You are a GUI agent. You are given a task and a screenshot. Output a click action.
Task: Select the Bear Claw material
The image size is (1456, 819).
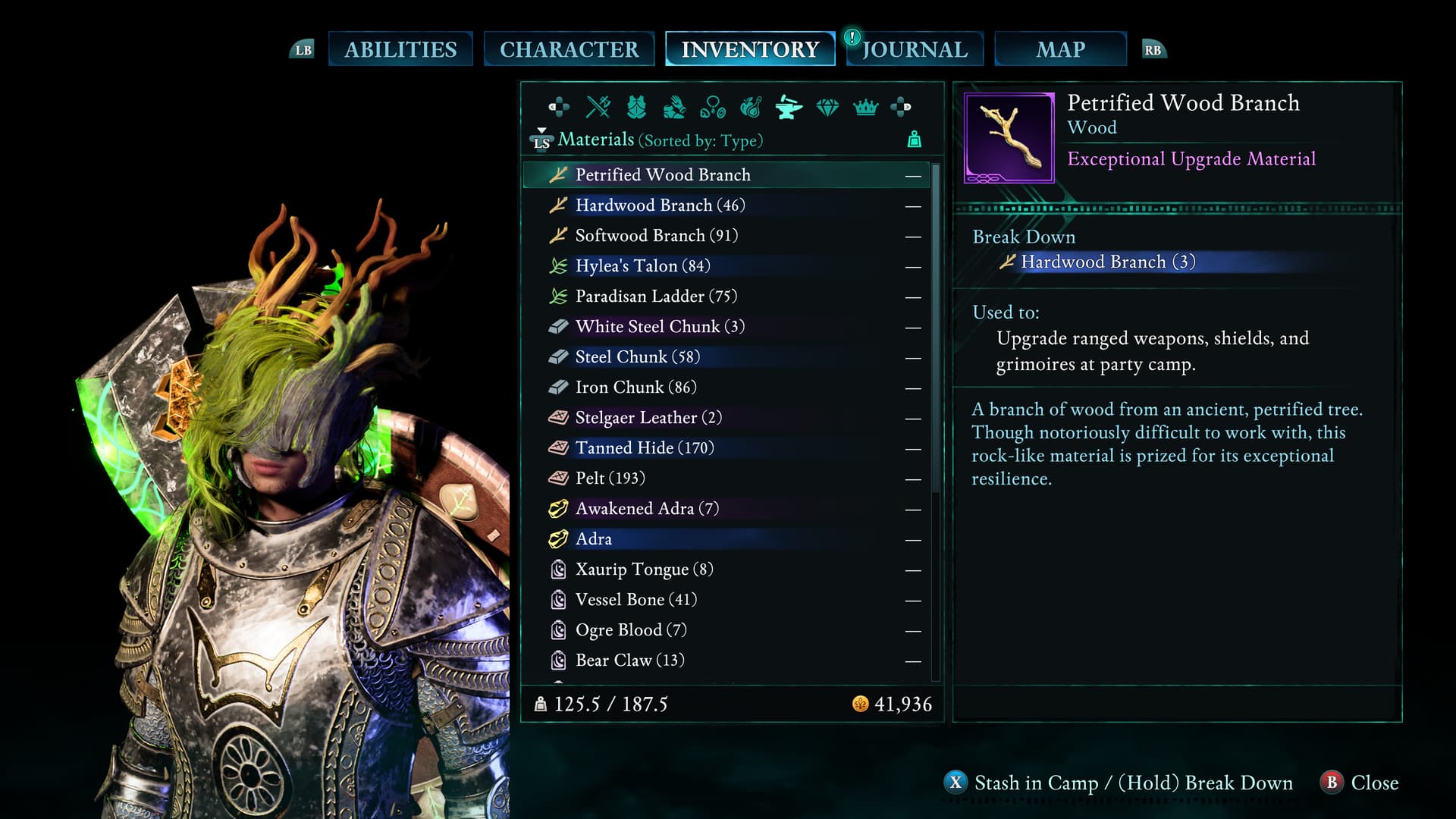coord(629,661)
